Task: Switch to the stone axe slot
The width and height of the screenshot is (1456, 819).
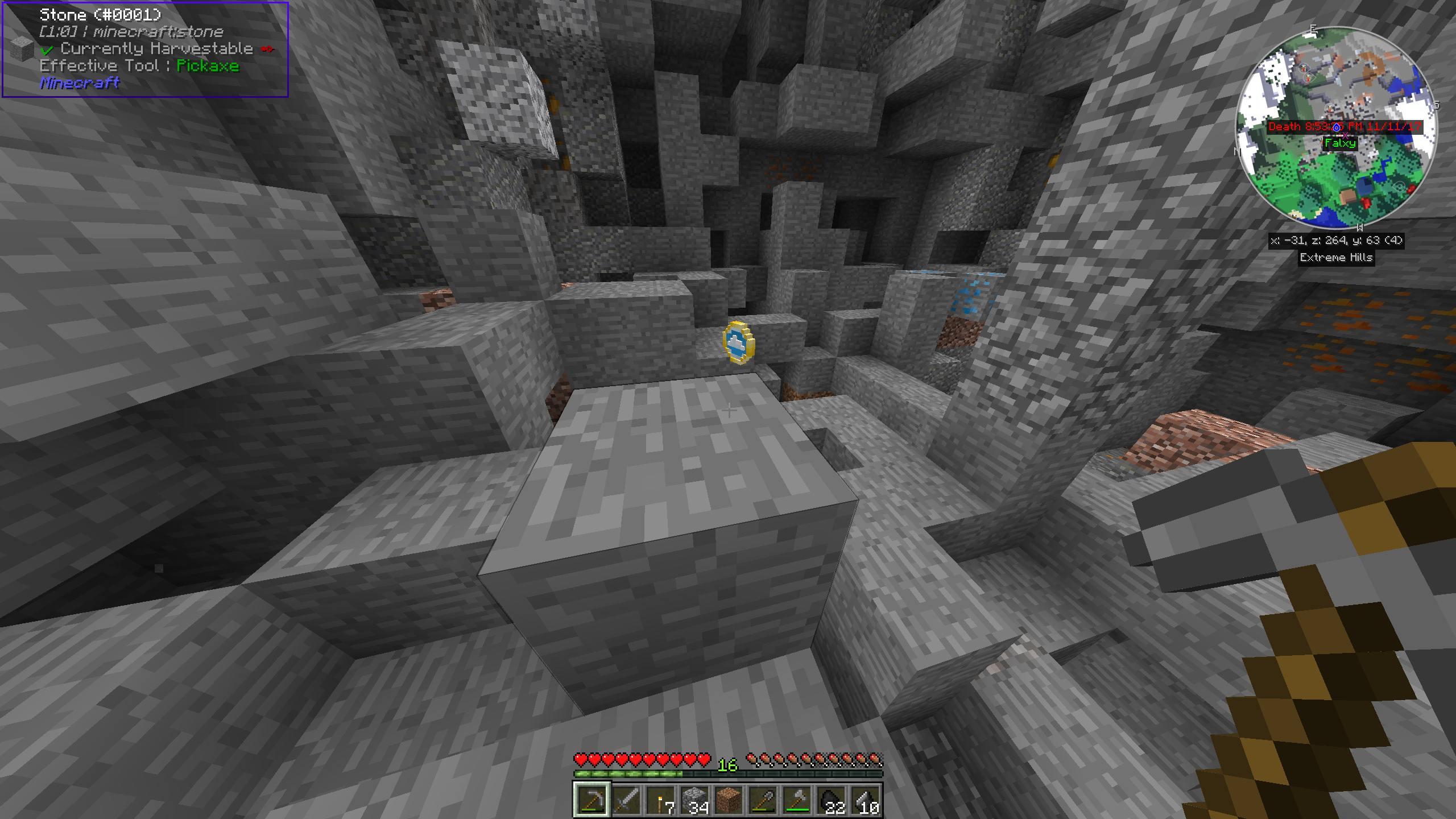Action: 797,800
